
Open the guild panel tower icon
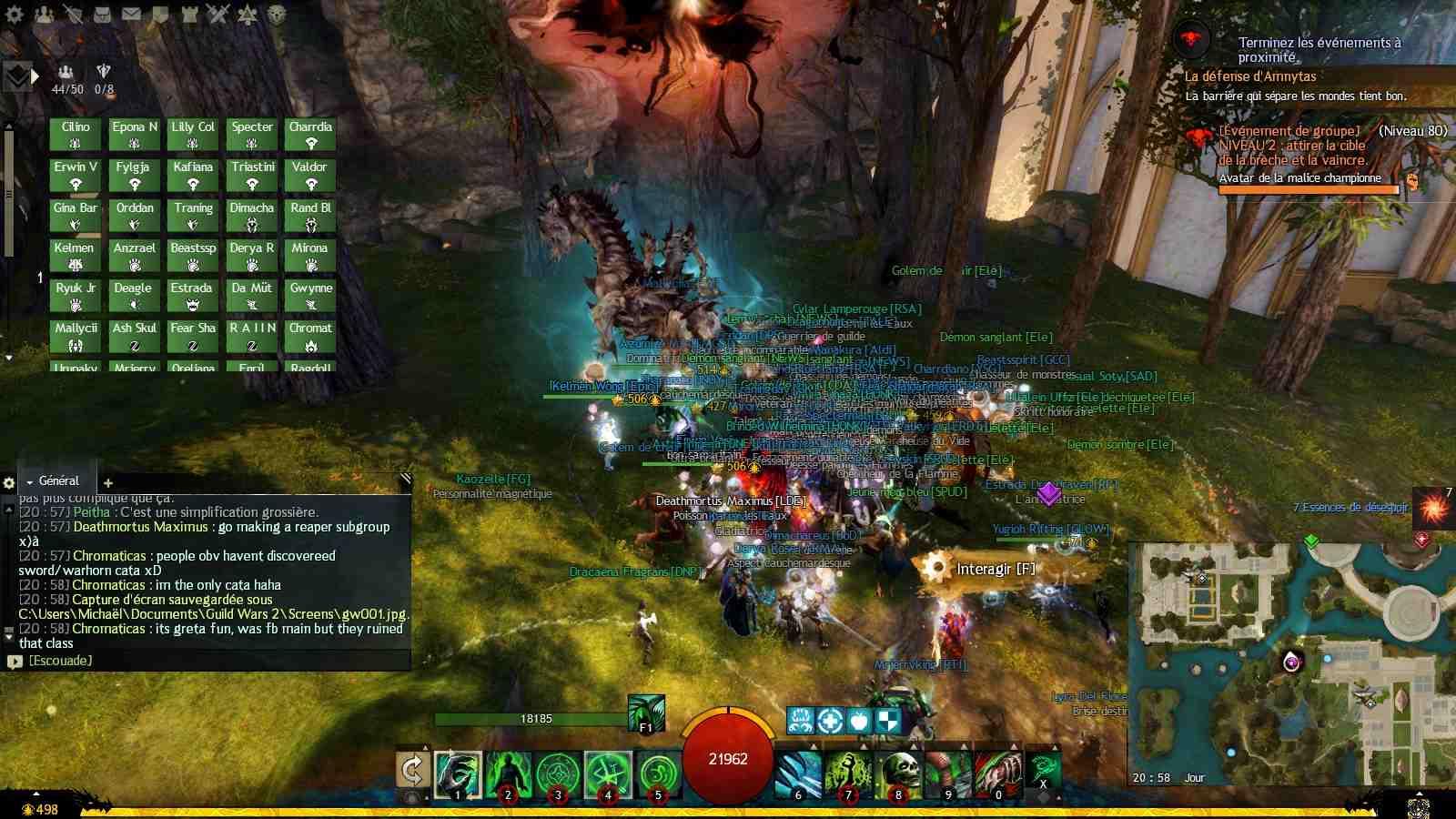189,13
